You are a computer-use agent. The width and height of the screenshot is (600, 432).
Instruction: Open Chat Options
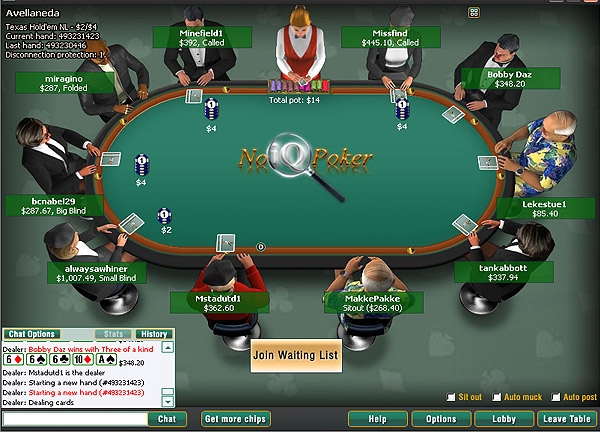(32, 334)
